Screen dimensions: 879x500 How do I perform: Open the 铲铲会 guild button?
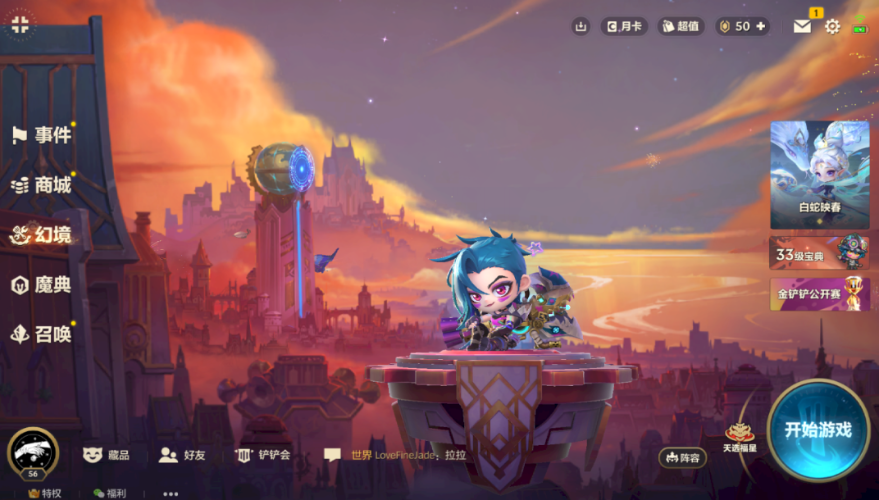[x=263, y=455]
